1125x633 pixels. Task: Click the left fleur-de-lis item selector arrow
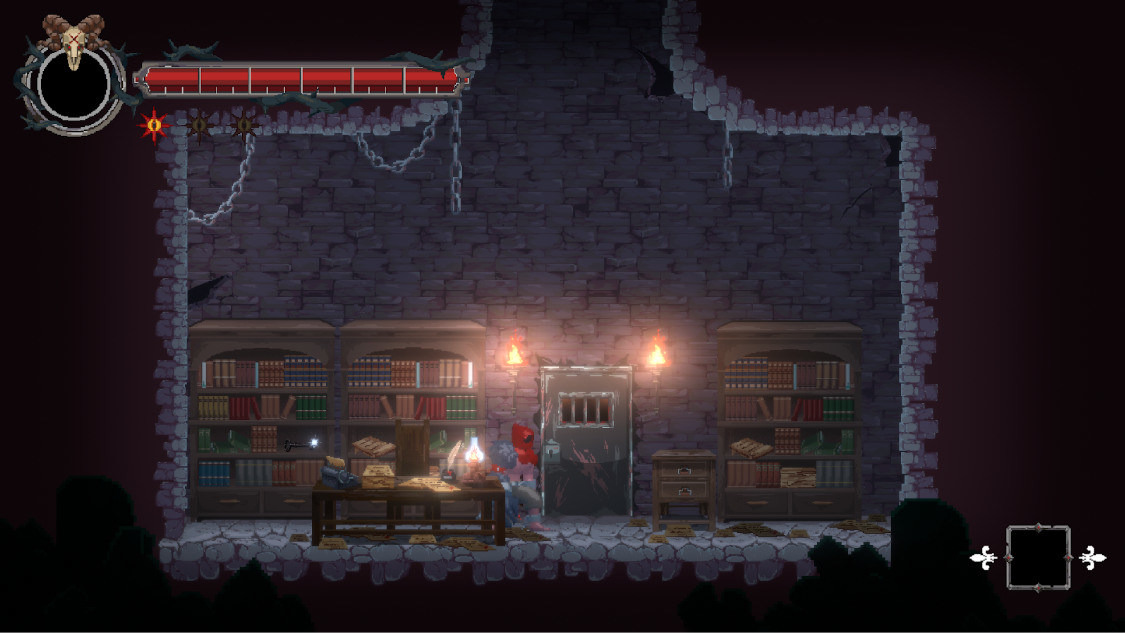pyautogui.click(x=984, y=558)
